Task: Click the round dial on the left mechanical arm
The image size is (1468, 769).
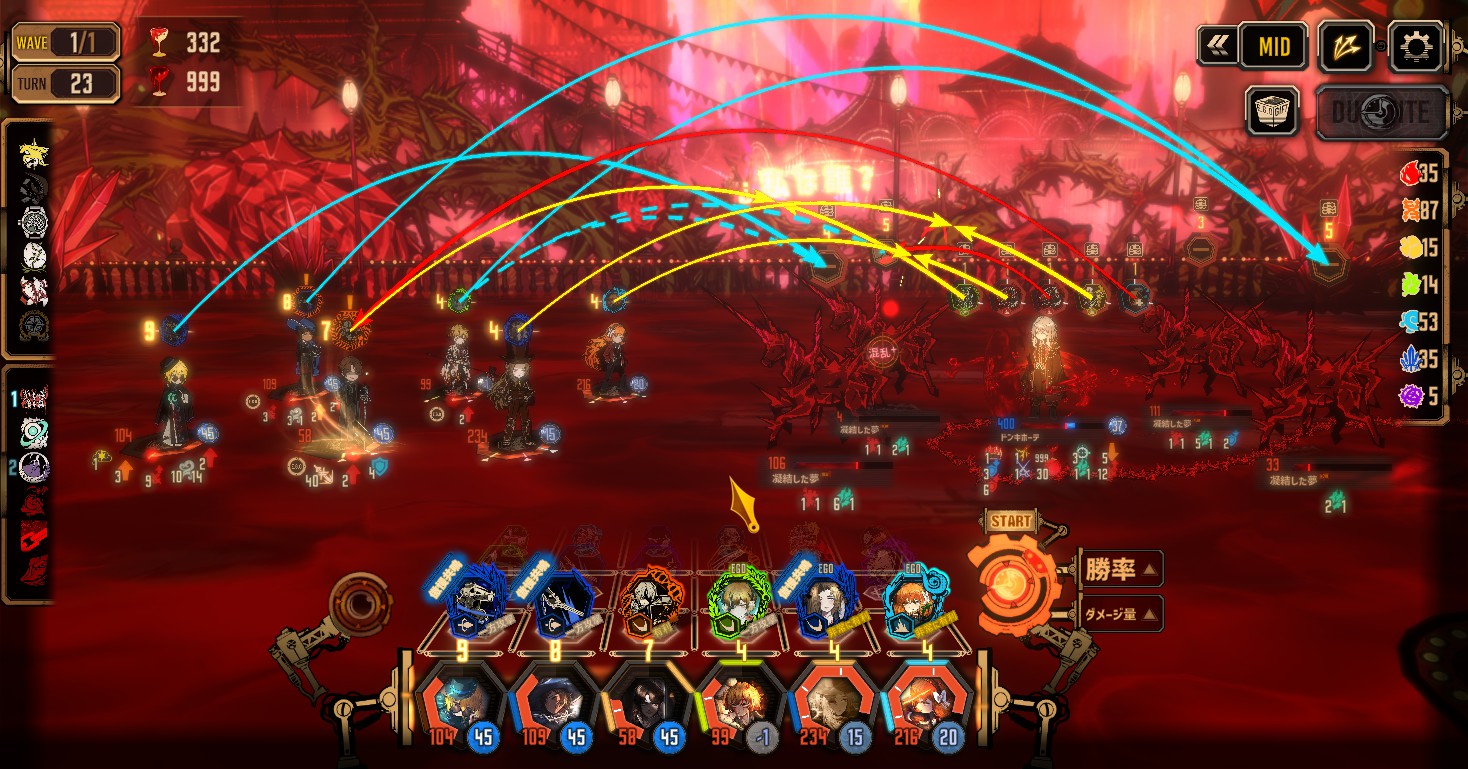Action: 359,603
